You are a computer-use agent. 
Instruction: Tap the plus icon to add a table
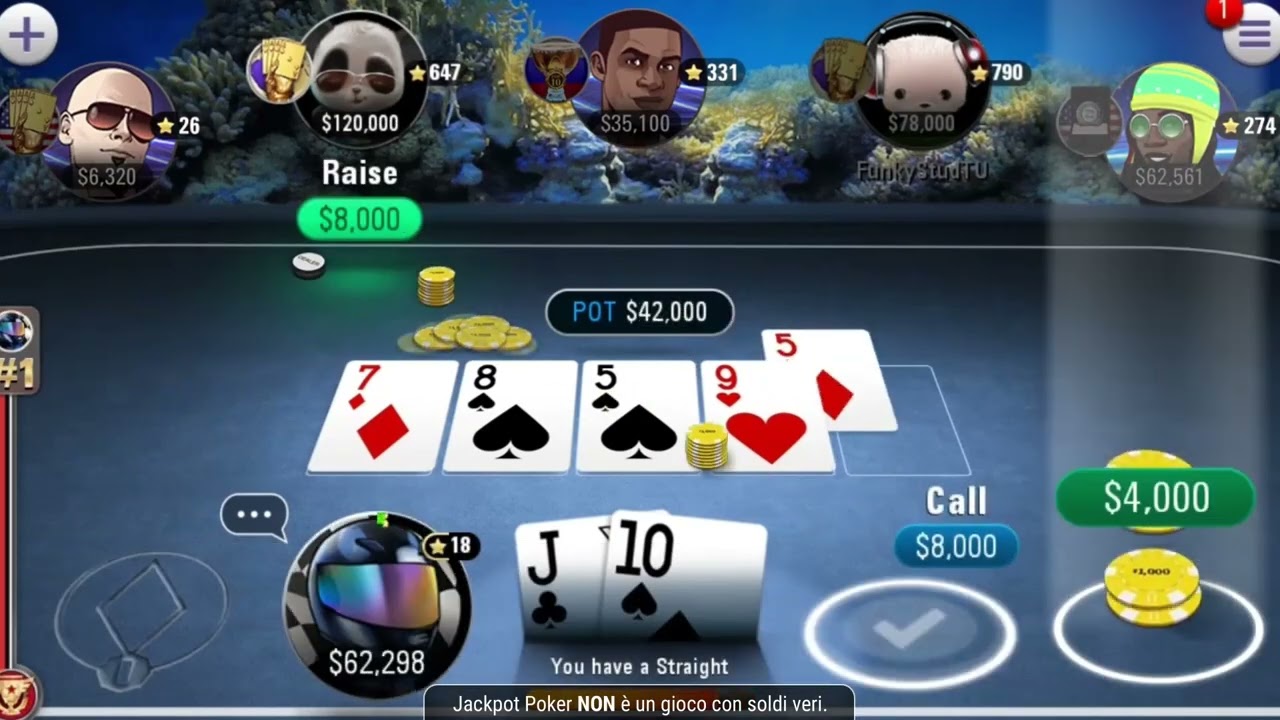(x=27, y=33)
